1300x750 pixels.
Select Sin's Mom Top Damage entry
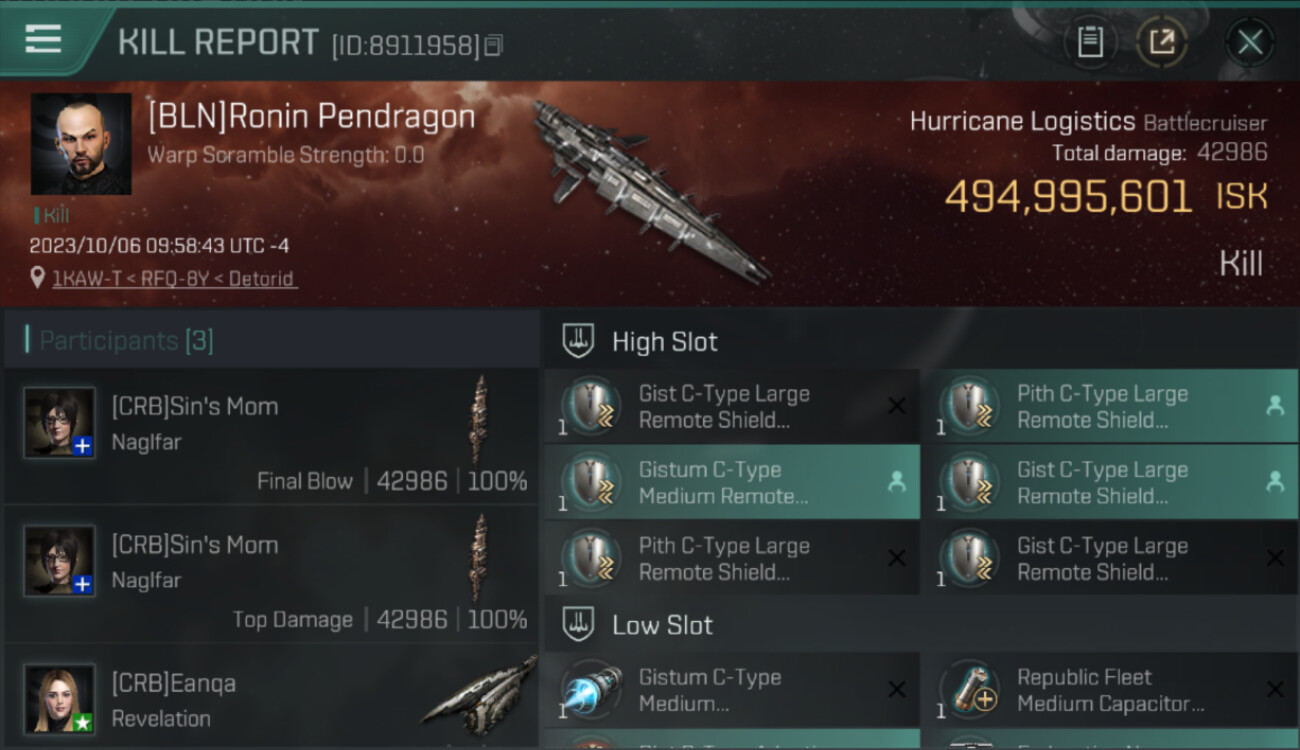(x=271, y=577)
